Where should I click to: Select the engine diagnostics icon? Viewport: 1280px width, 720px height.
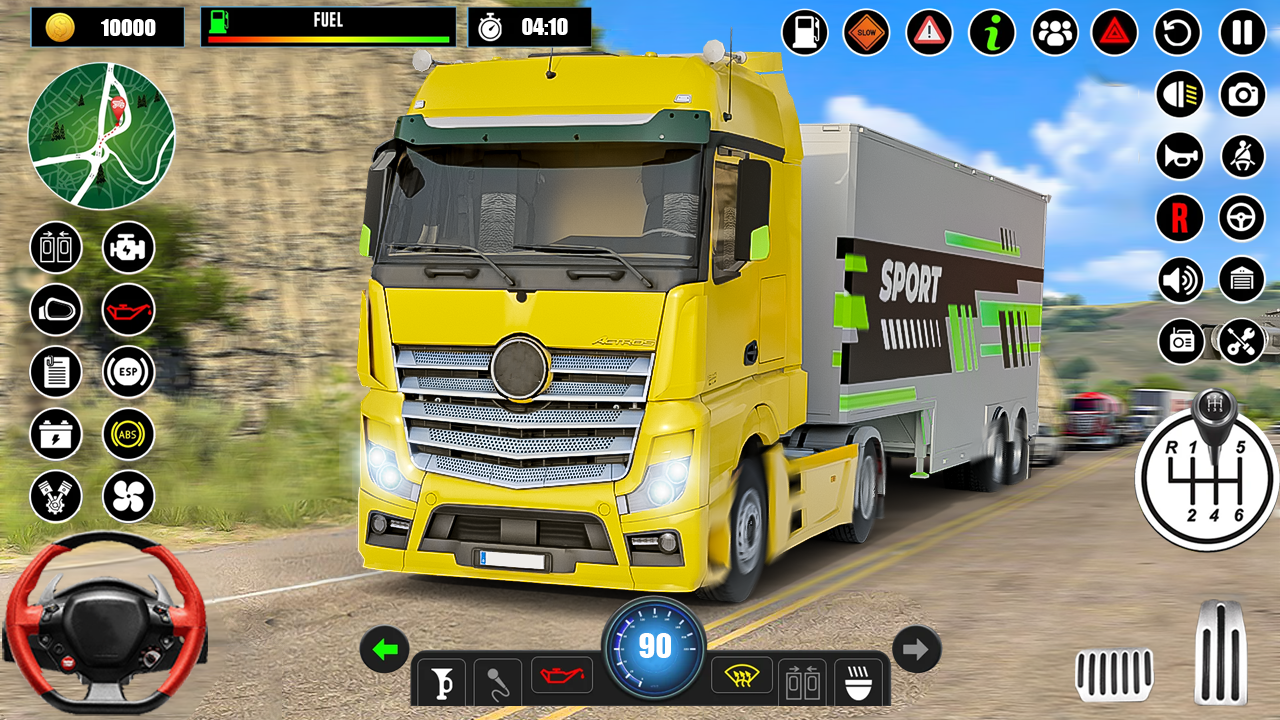point(128,248)
